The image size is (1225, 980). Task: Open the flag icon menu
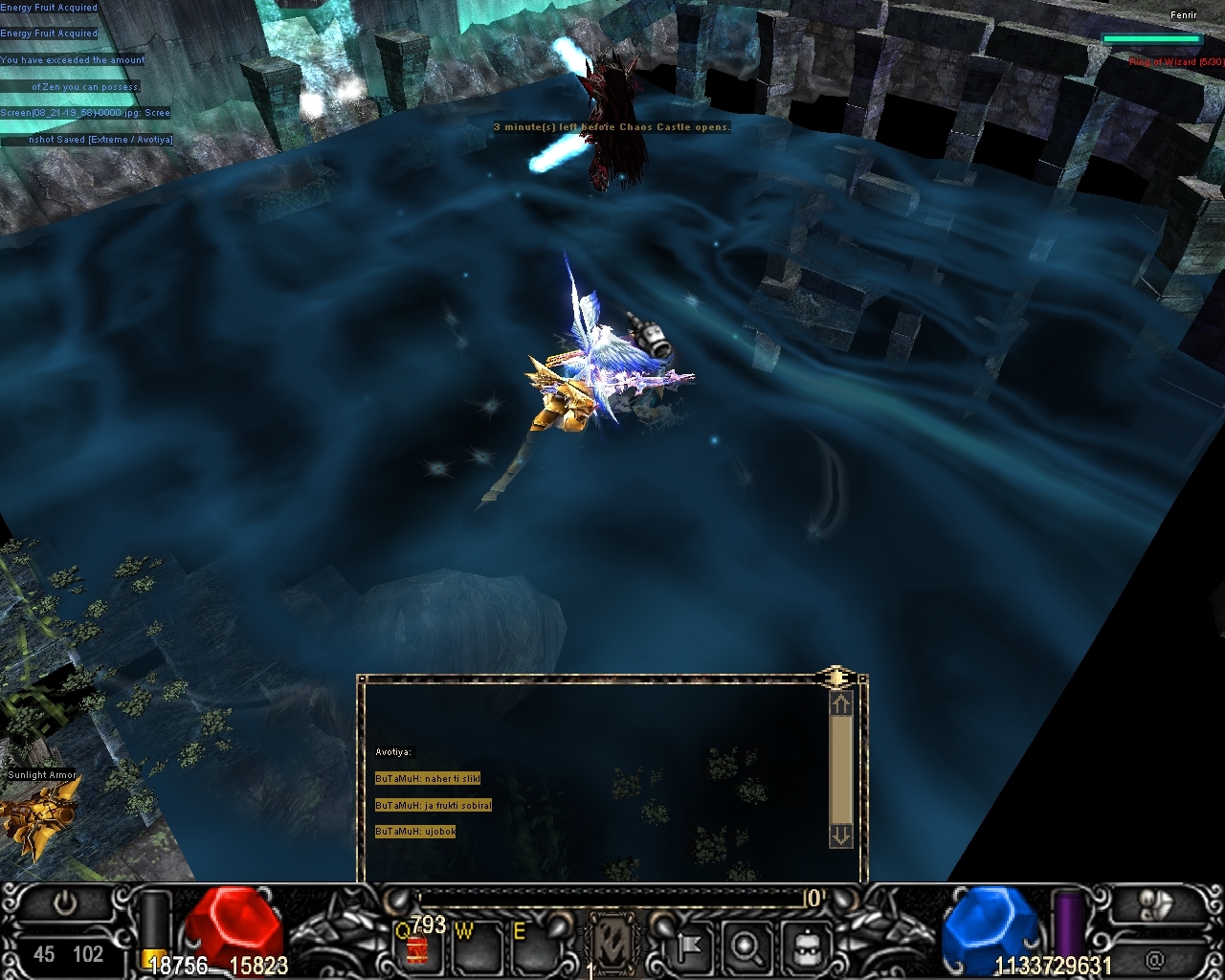coord(688,947)
